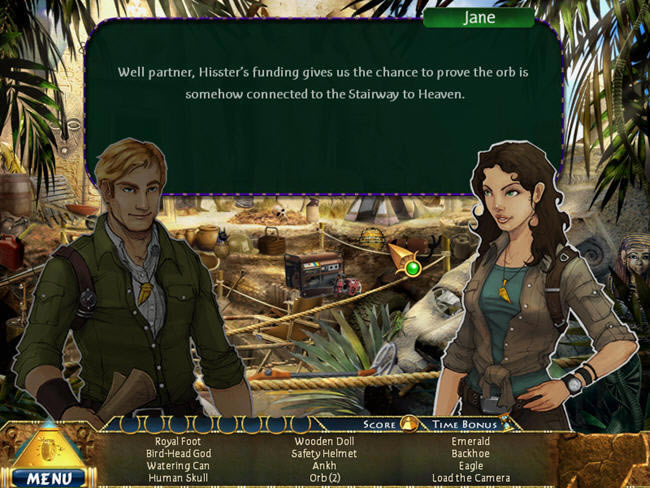Use the scarab pyramid hint icon
The image size is (650, 488).
tap(47, 447)
